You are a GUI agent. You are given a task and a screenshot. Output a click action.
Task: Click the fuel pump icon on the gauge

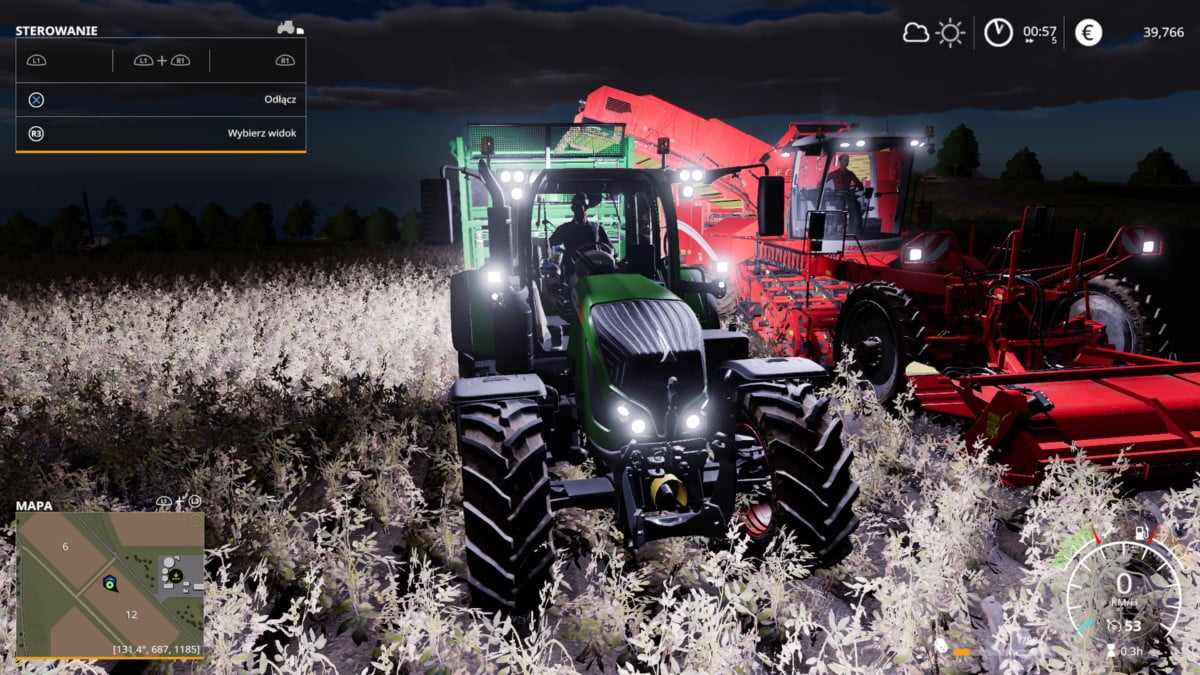coord(1141,531)
